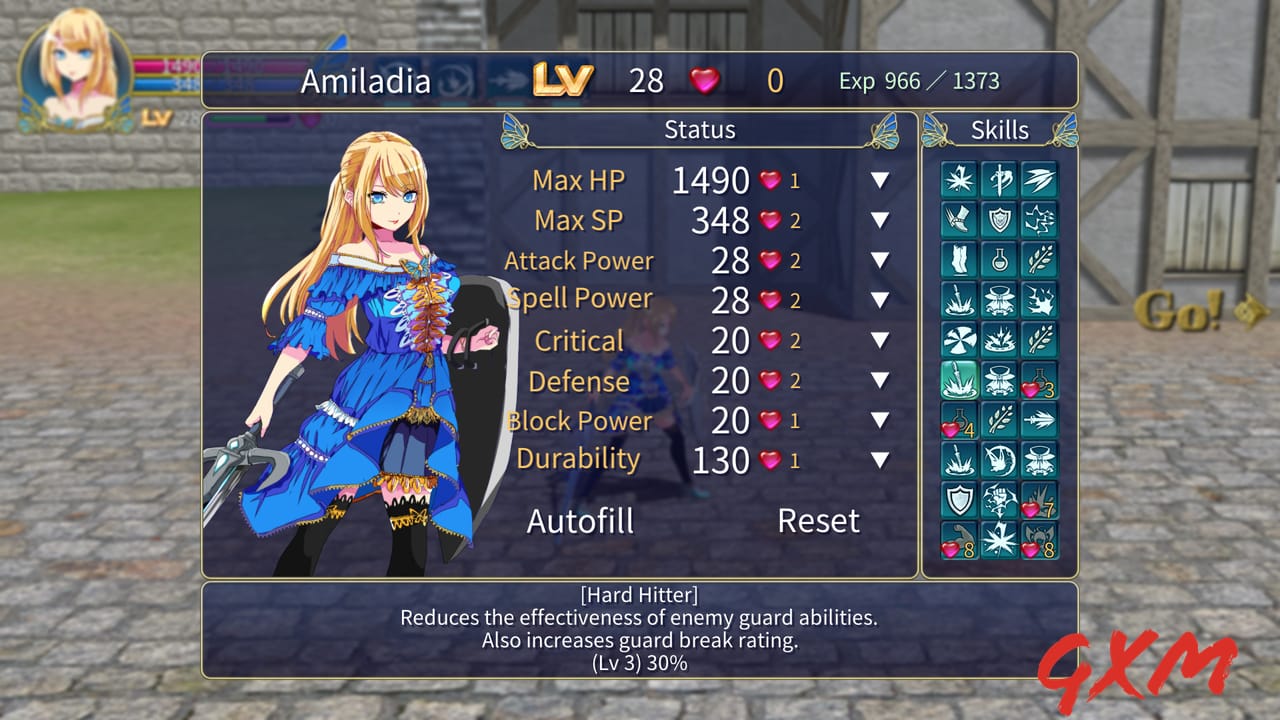This screenshot has width=1280, height=720.
Task: Switch to the Status panel header
Action: (x=700, y=130)
